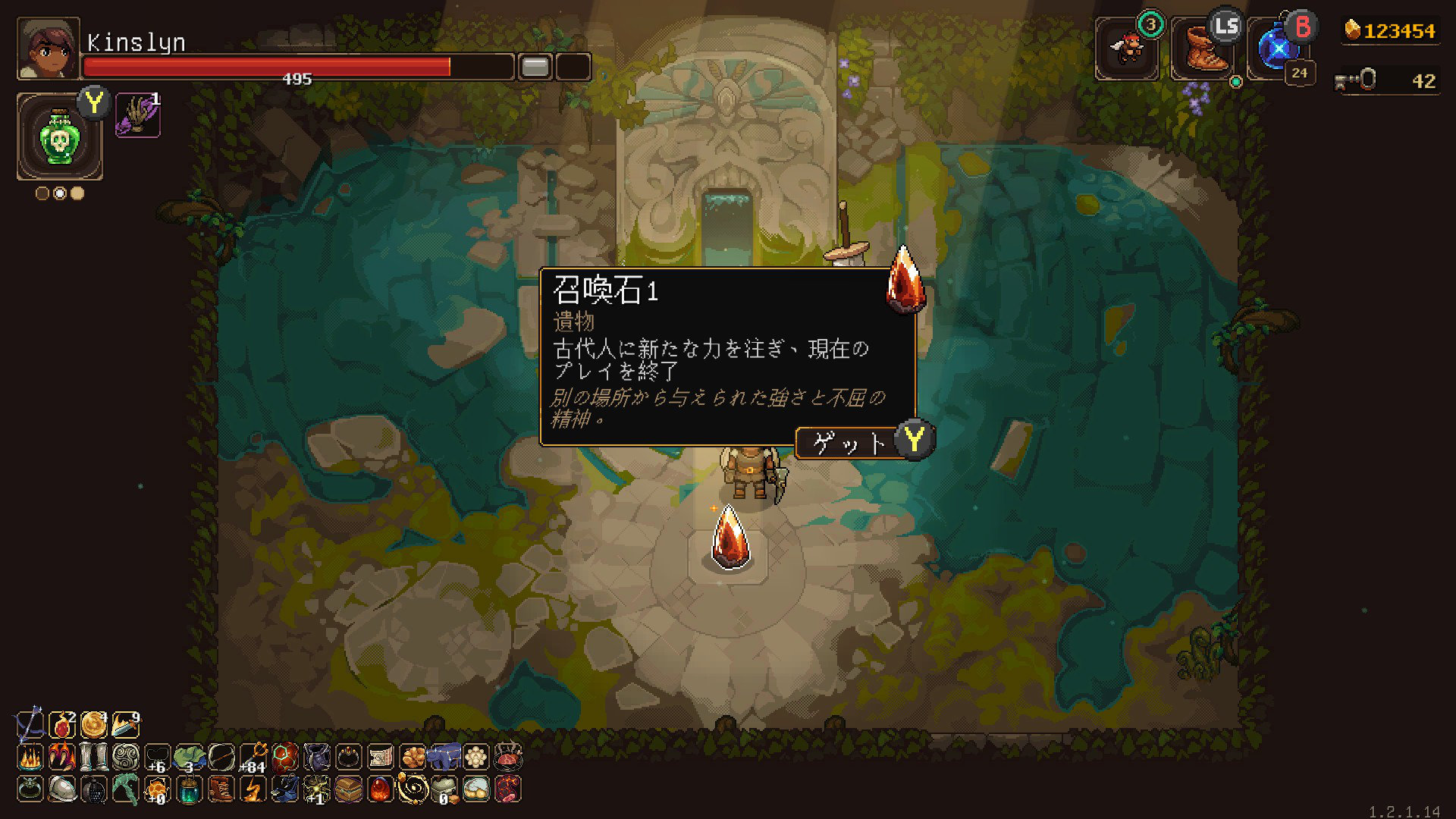1456x819 pixels.
Task: Click the steaming meat dish relic
Action: tap(508, 757)
